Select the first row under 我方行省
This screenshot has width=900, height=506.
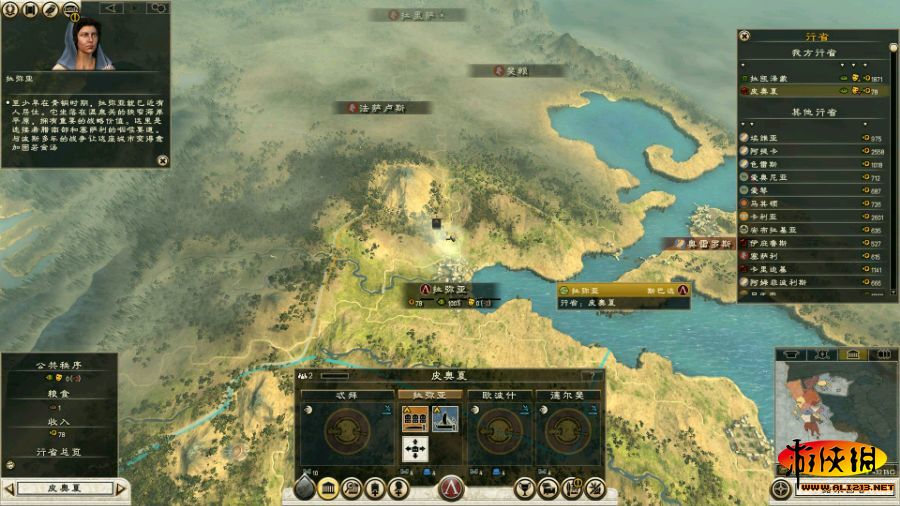(812, 77)
